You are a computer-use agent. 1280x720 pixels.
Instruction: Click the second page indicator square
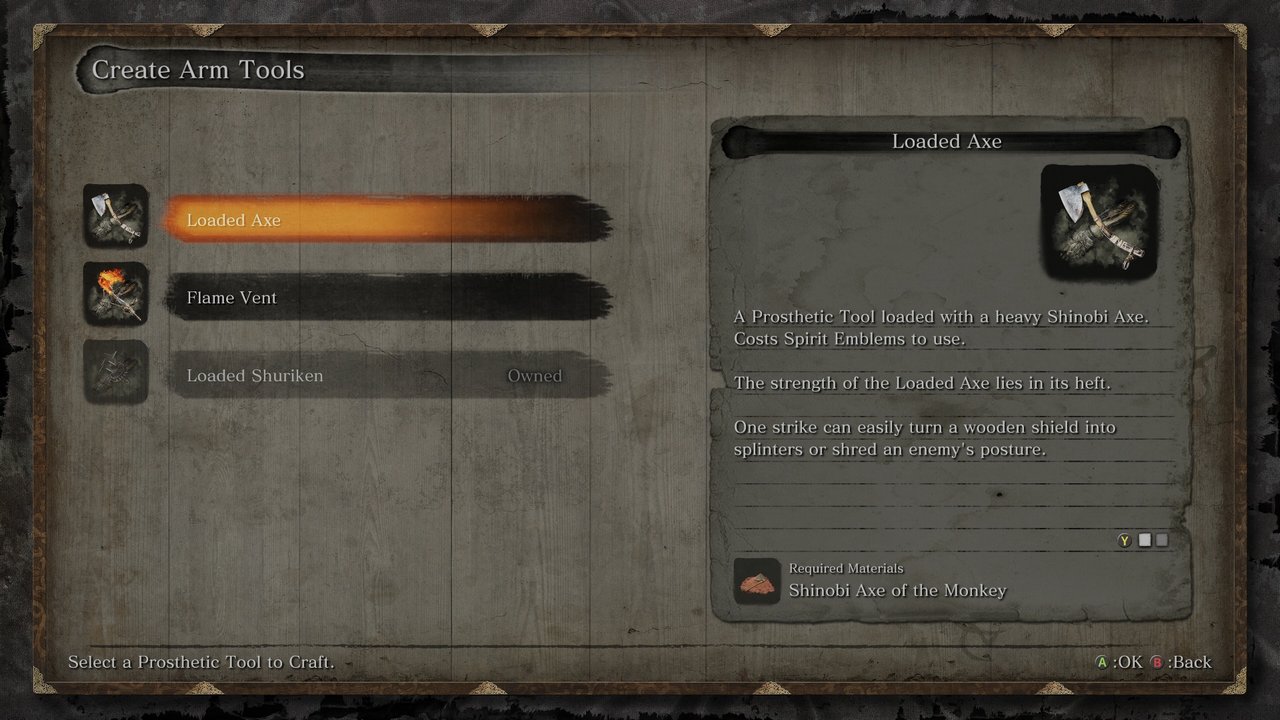[x=1162, y=540]
